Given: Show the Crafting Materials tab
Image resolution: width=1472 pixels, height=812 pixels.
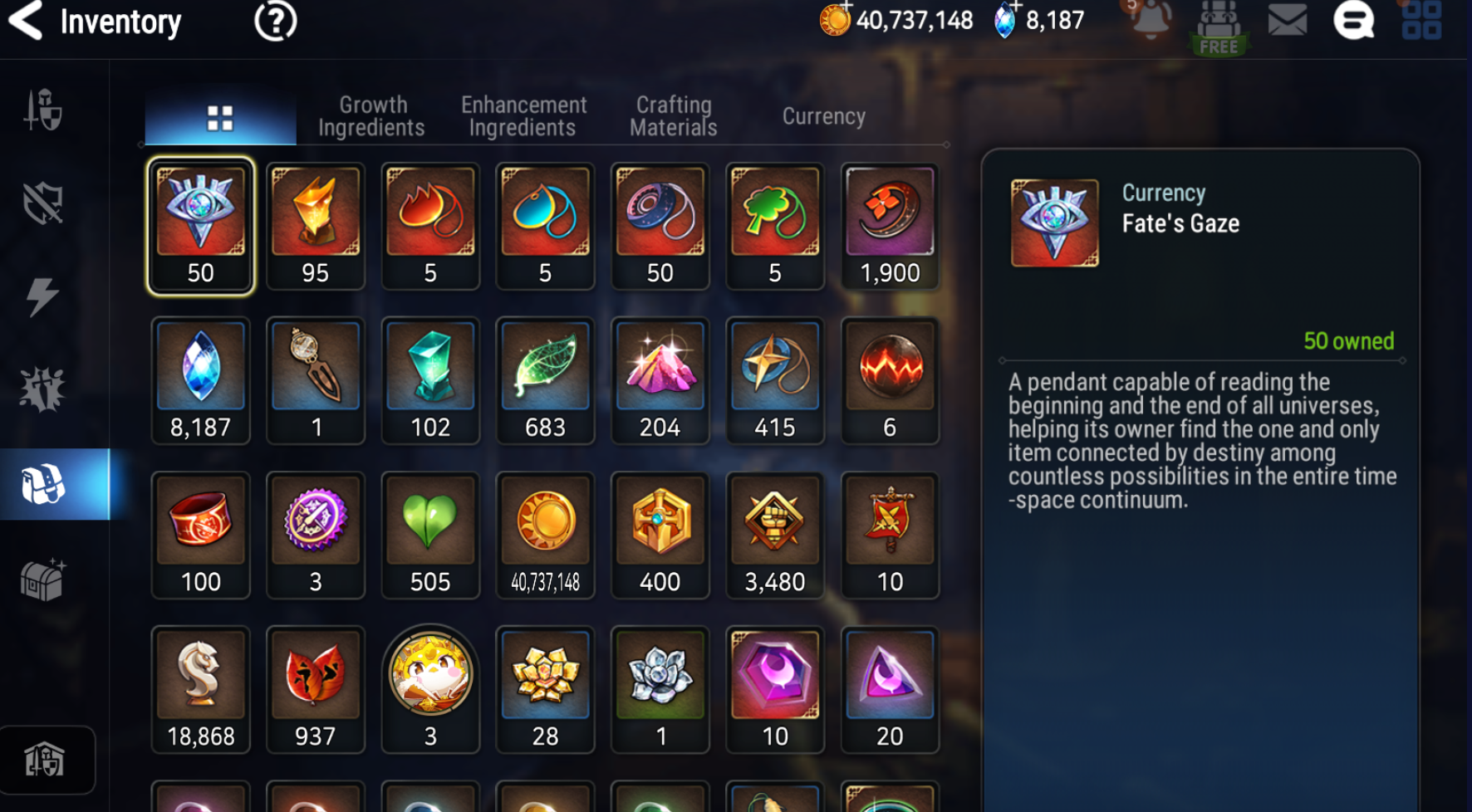Looking at the screenshot, I should point(673,116).
